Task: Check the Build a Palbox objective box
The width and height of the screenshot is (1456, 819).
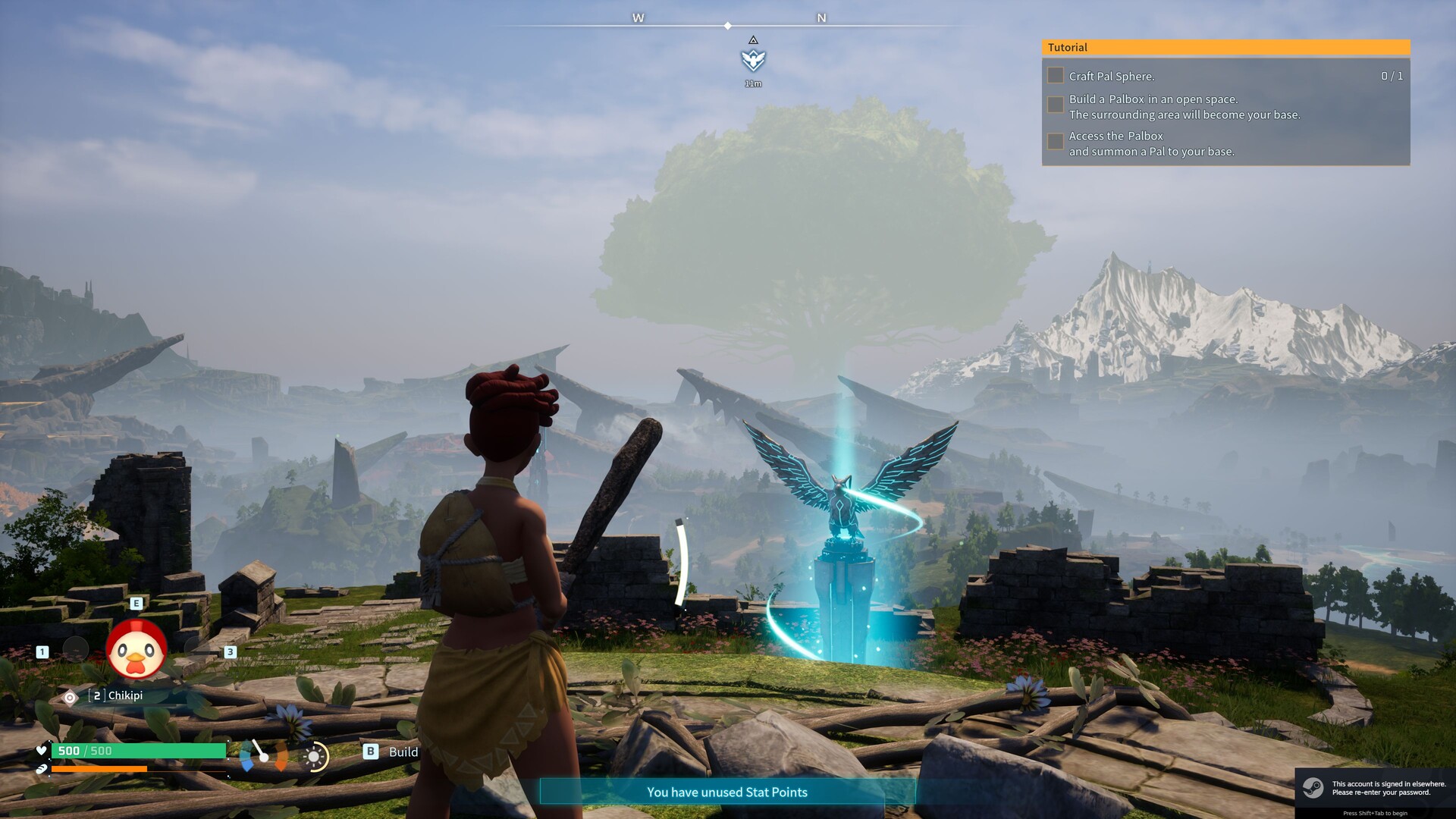Action: click(x=1055, y=105)
